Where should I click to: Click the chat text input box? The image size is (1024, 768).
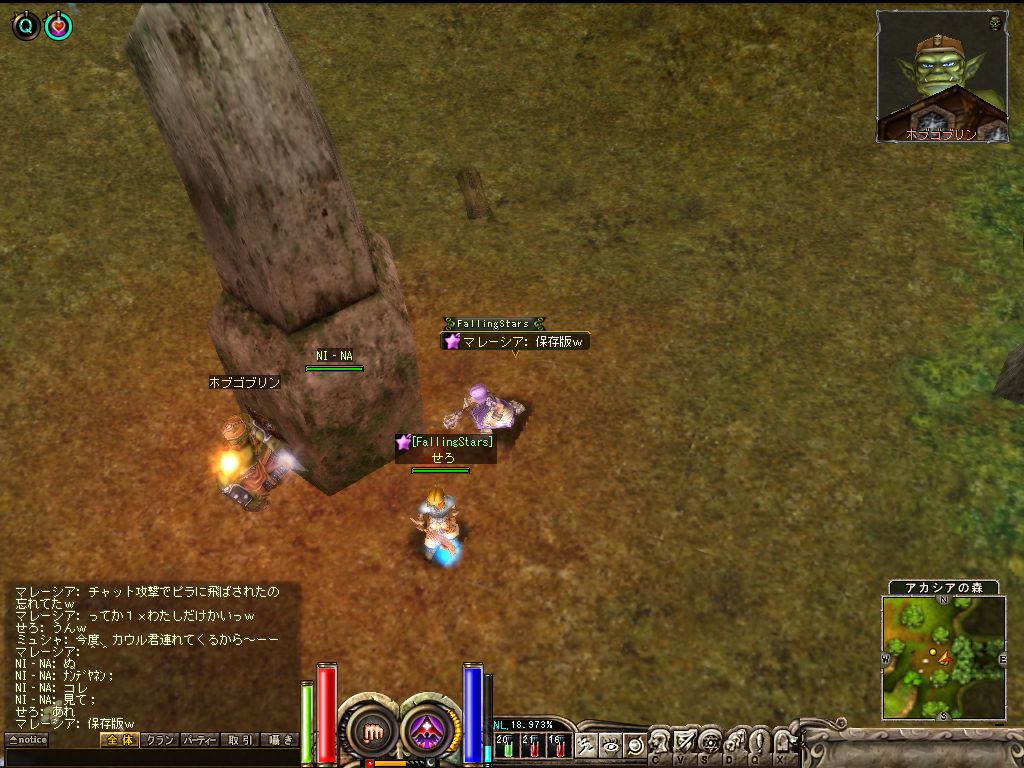[x=150, y=758]
